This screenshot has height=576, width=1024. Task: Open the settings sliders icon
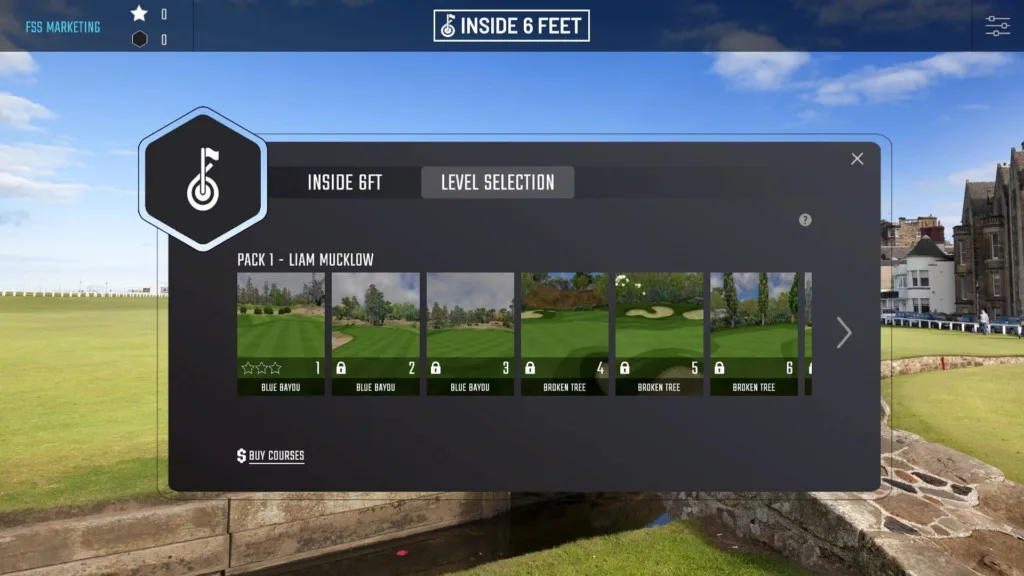tap(997, 26)
